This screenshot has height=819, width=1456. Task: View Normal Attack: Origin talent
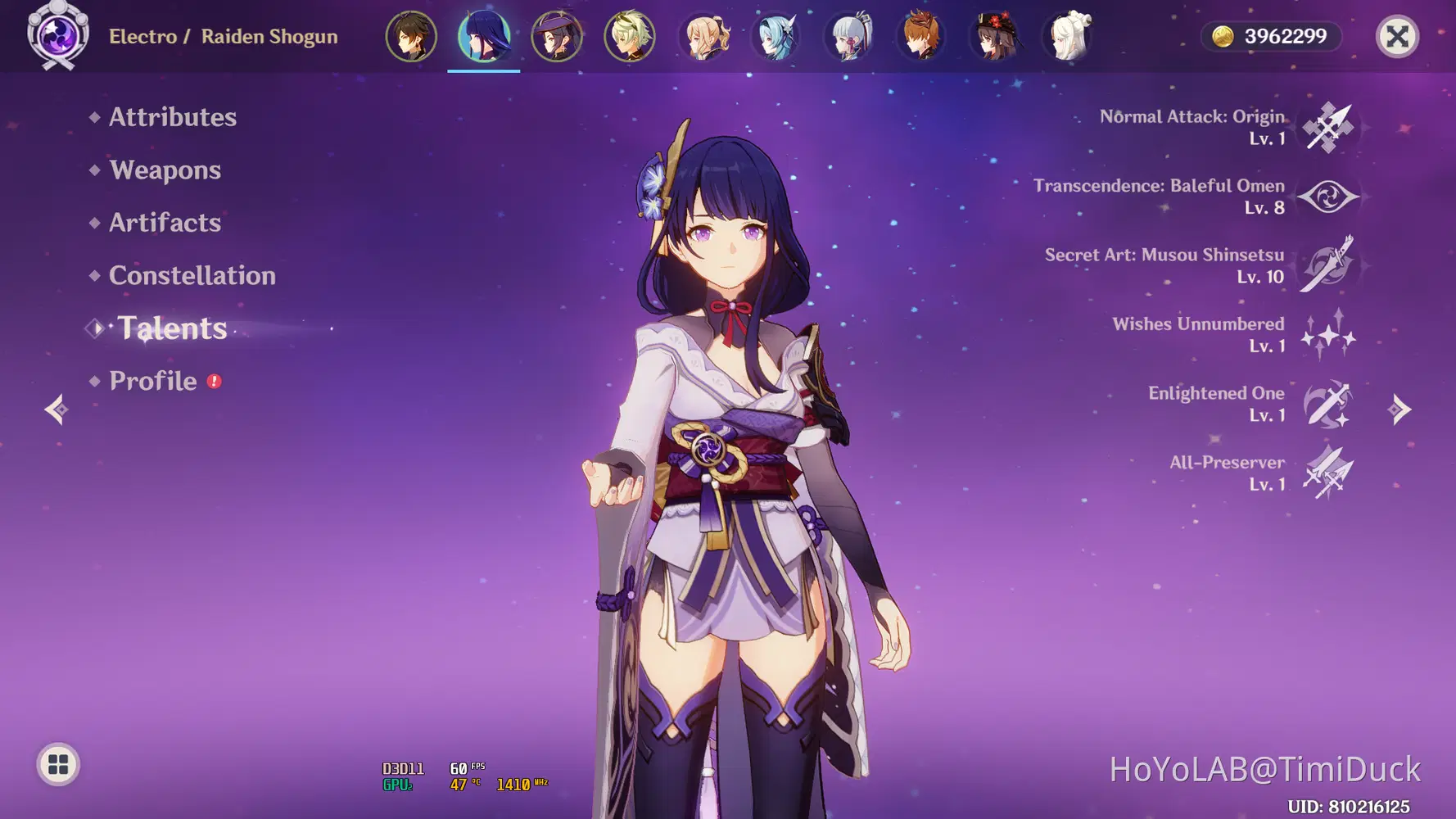(1327, 128)
